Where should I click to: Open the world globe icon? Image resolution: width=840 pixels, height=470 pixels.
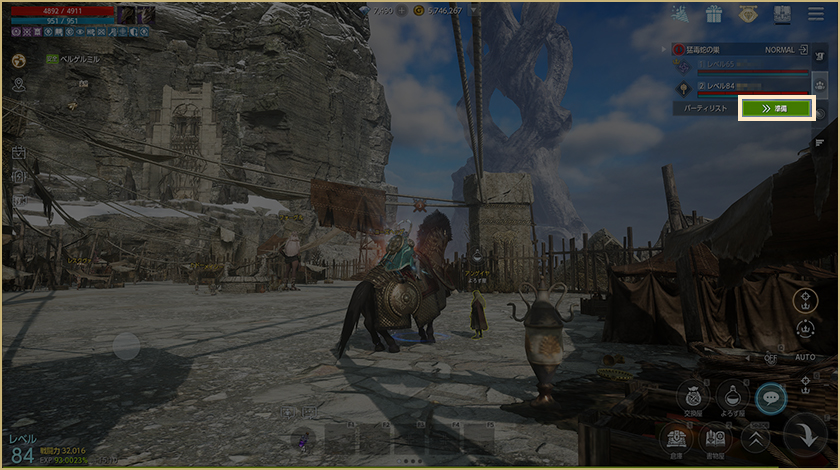tap(18, 60)
